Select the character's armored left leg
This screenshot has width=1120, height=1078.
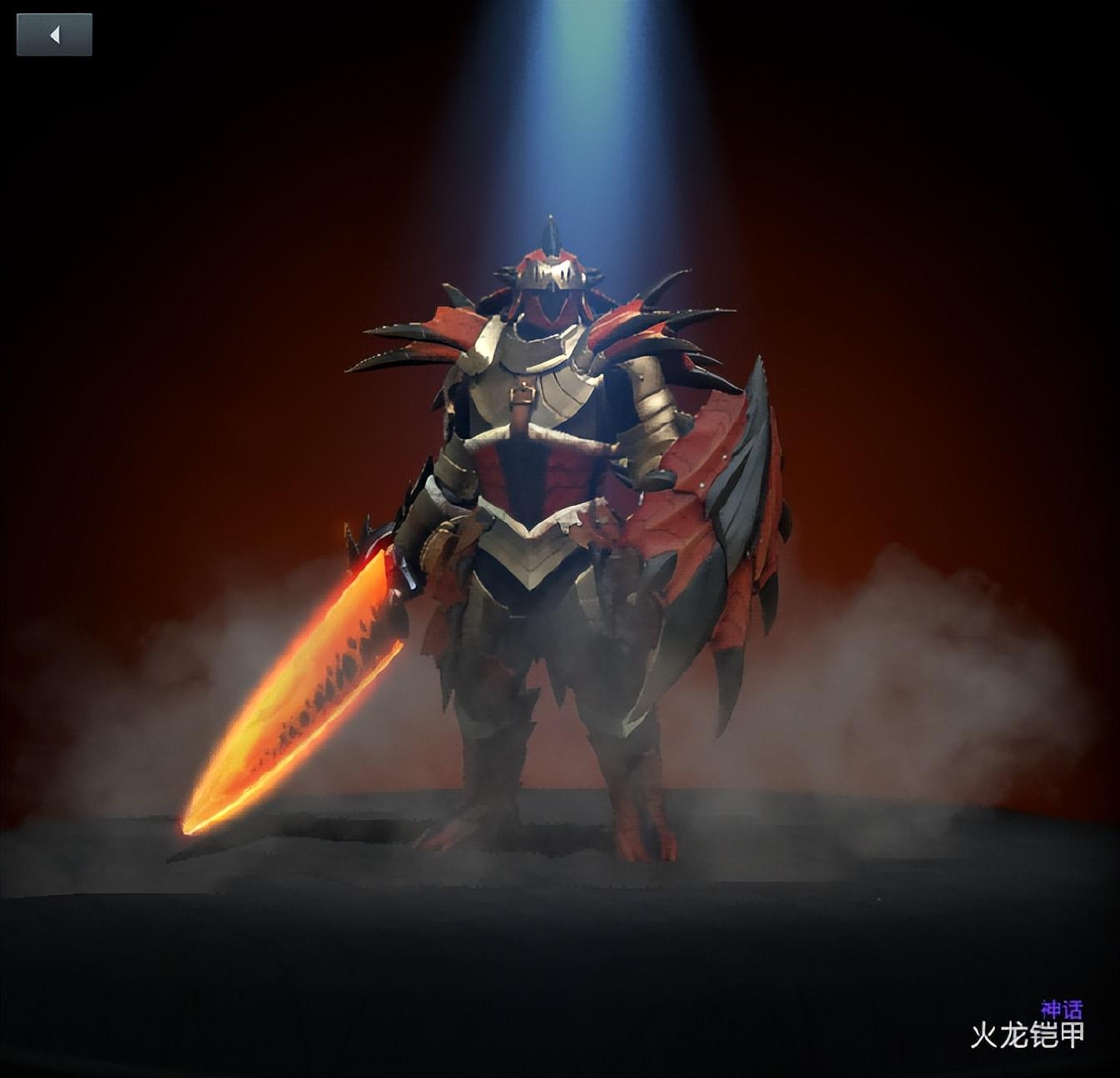pyautogui.click(x=491, y=732)
